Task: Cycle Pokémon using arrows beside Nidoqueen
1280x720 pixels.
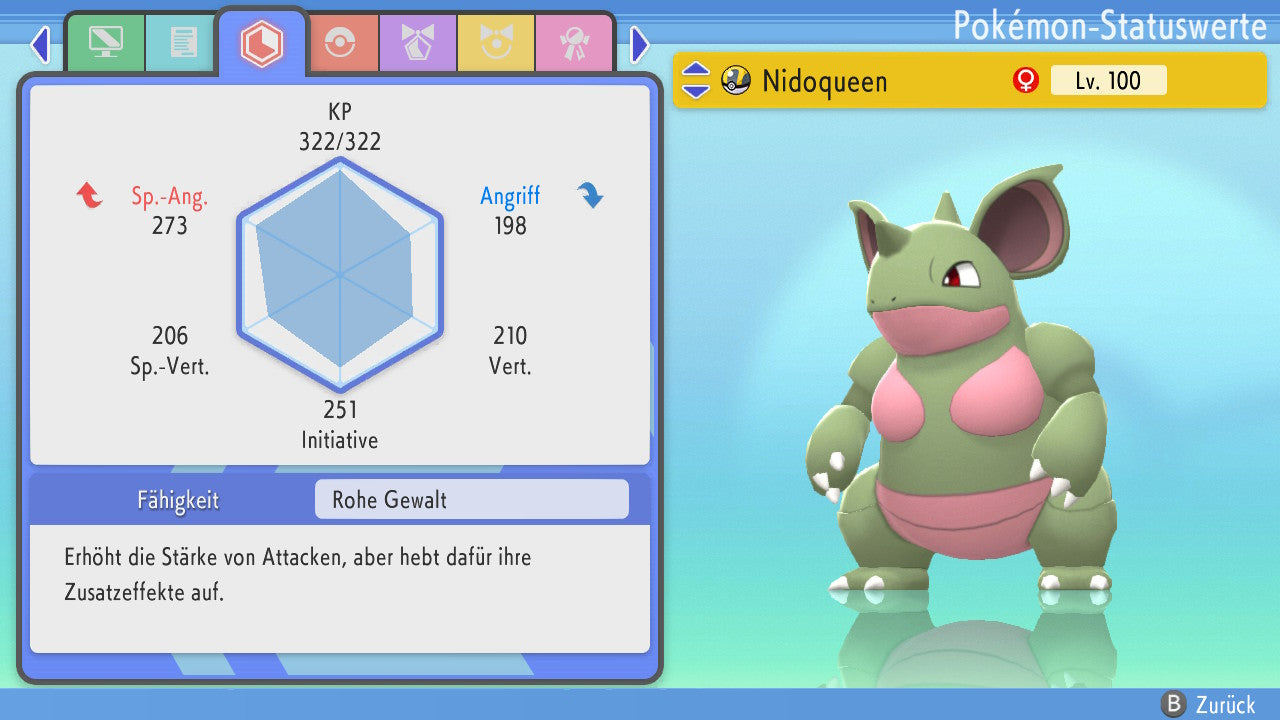Action: (695, 80)
